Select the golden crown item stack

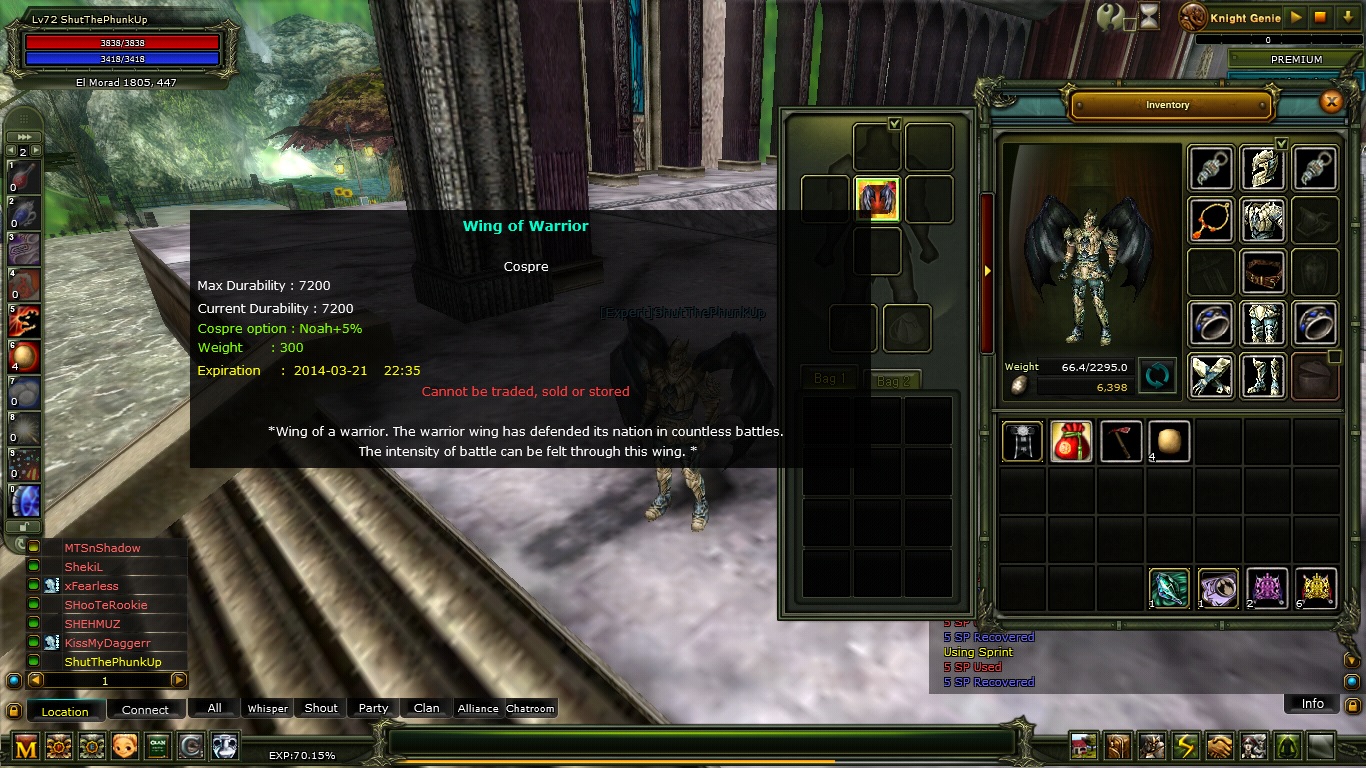click(x=1316, y=588)
